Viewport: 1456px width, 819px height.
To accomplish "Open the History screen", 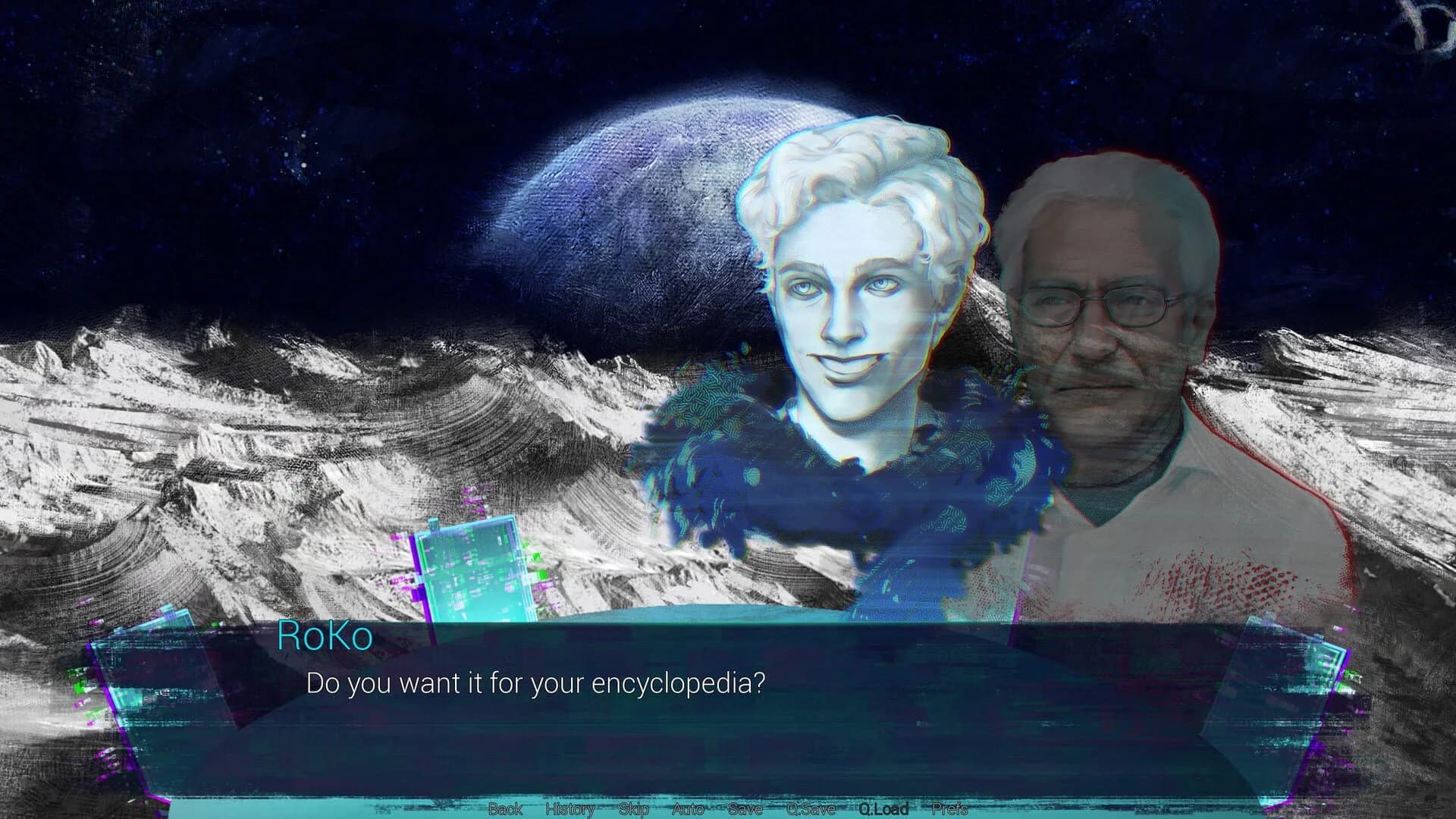I will pyautogui.click(x=569, y=810).
